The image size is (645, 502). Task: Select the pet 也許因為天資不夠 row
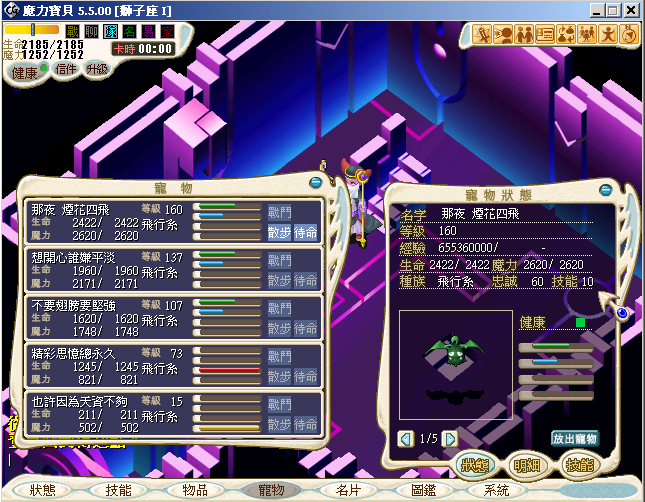click(x=110, y=412)
